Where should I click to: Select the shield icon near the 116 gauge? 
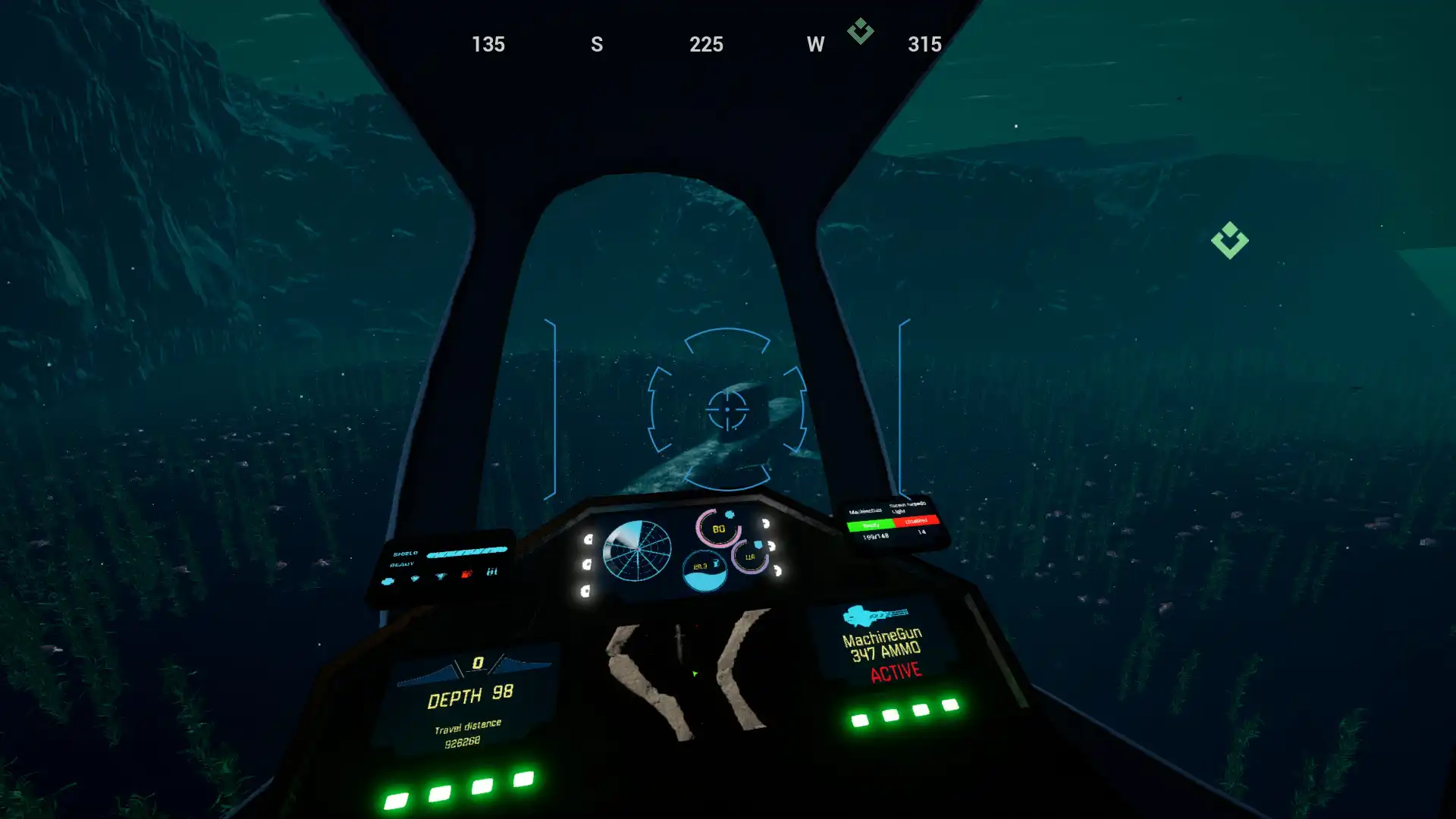click(x=758, y=544)
